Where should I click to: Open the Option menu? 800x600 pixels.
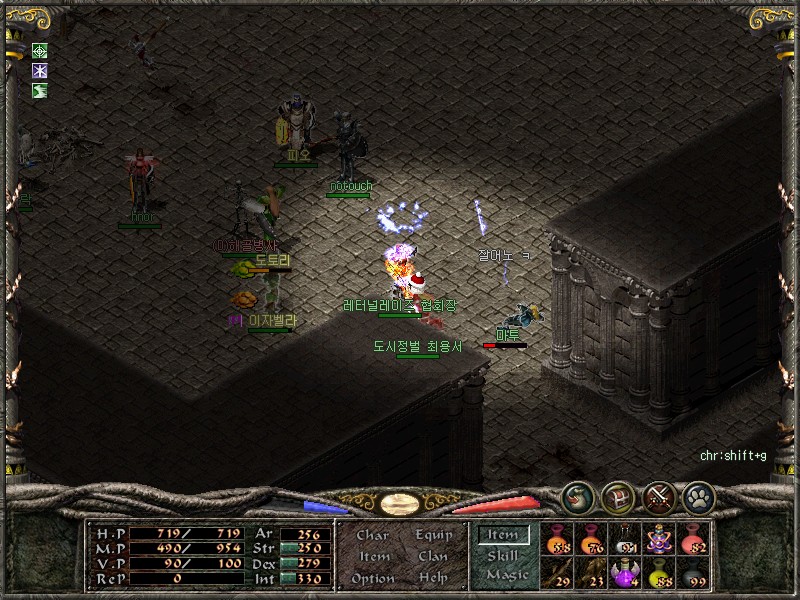coord(370,578)
